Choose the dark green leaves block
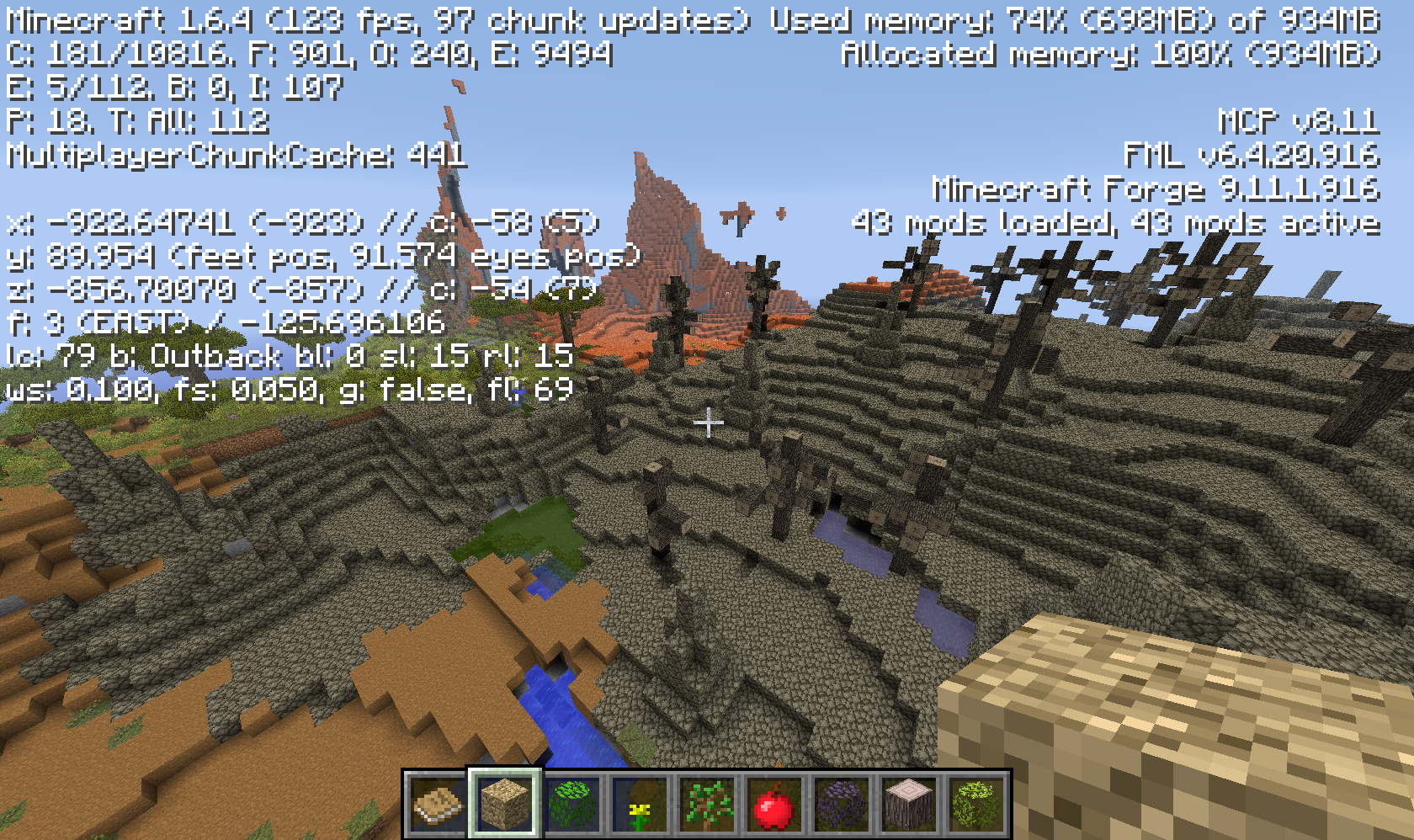Viewport: 1414px width, 840px height. pos(571,805)
